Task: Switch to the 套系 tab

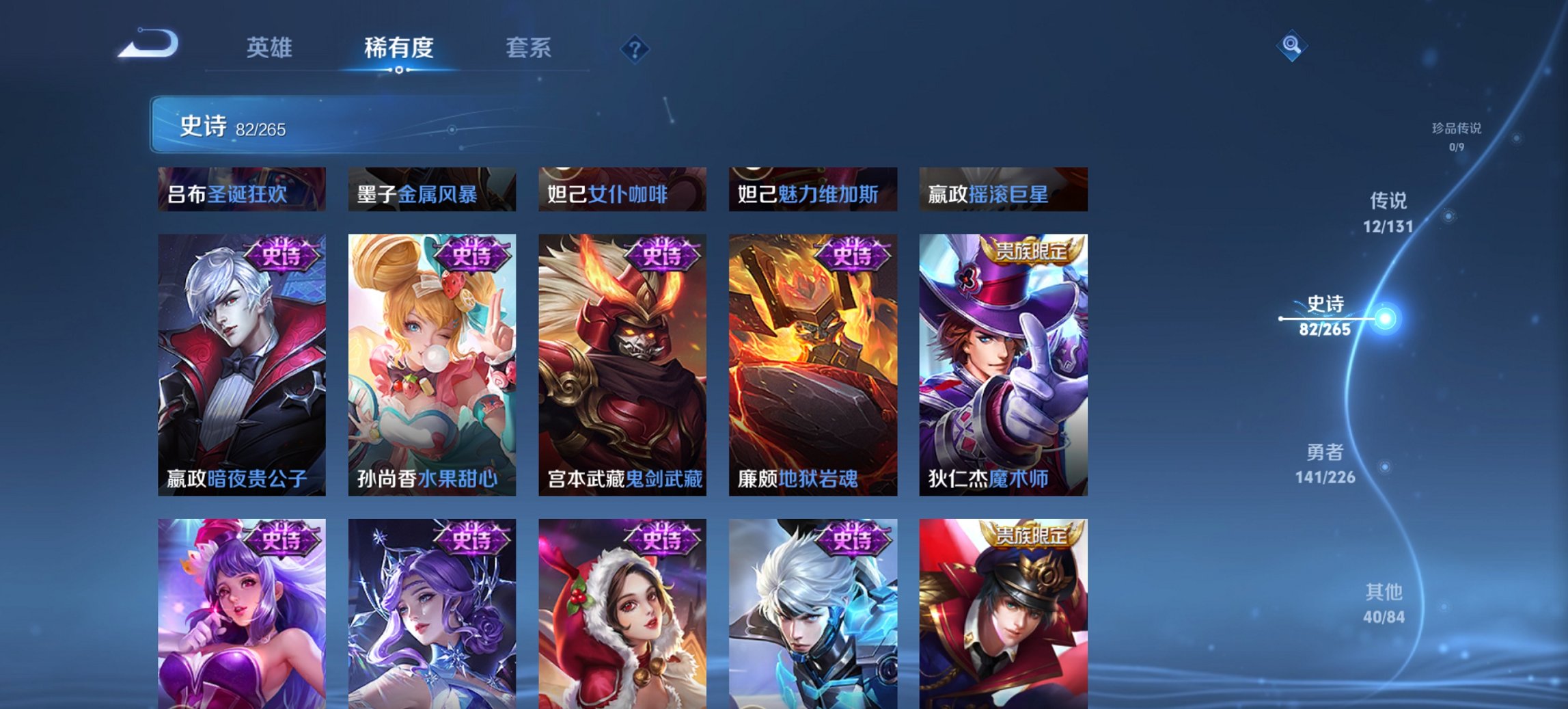Action: point(528,48)
